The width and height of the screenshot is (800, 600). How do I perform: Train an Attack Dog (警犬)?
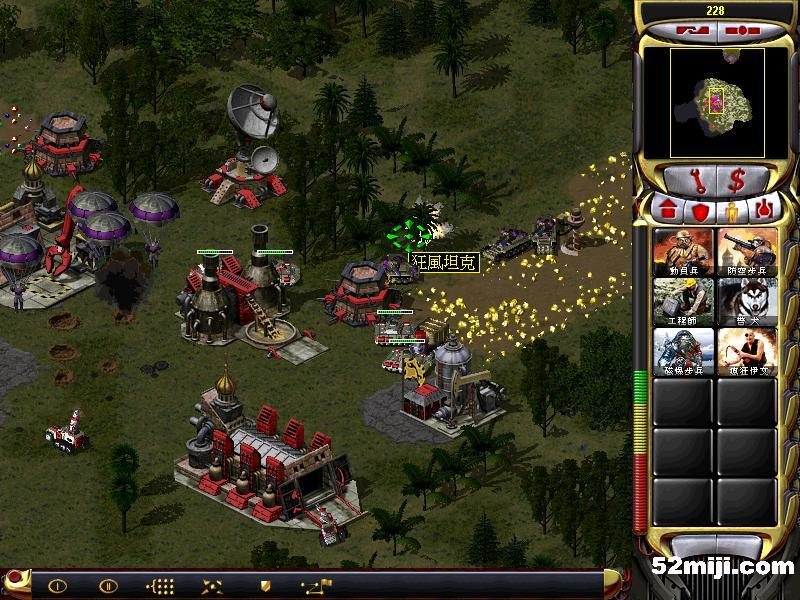click(747, 301)
